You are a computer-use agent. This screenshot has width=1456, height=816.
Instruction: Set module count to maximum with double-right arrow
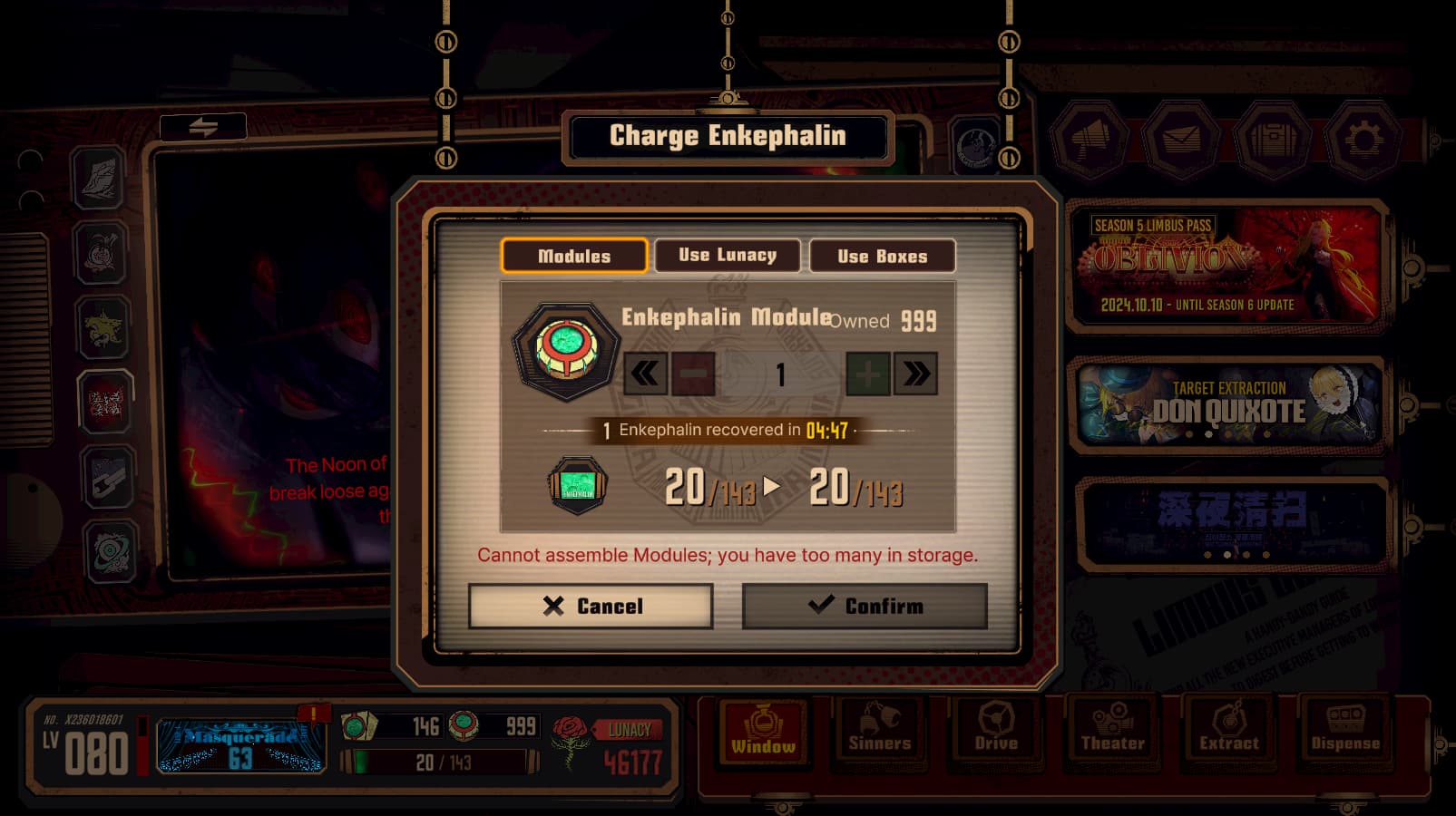click(x=915, y=374)
